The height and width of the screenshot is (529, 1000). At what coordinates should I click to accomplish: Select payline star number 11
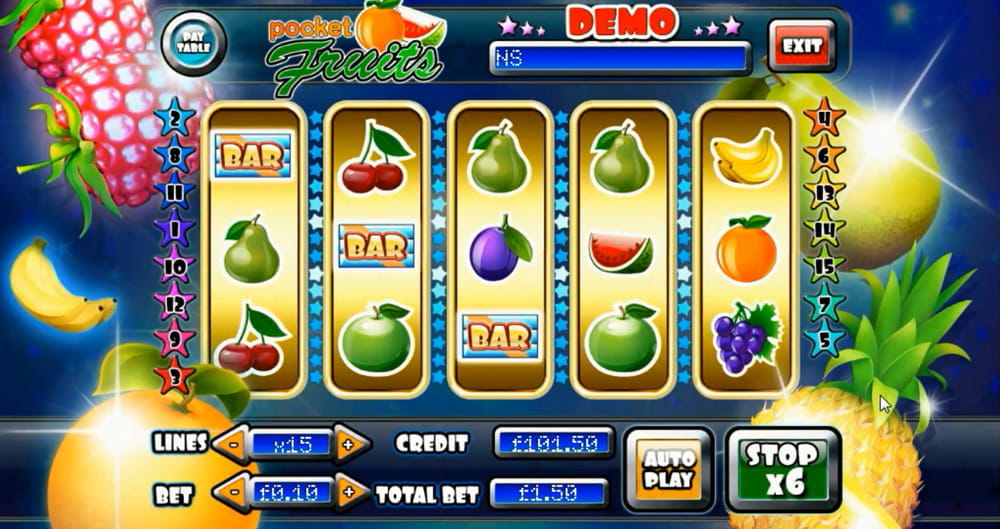tap(174, 190)
